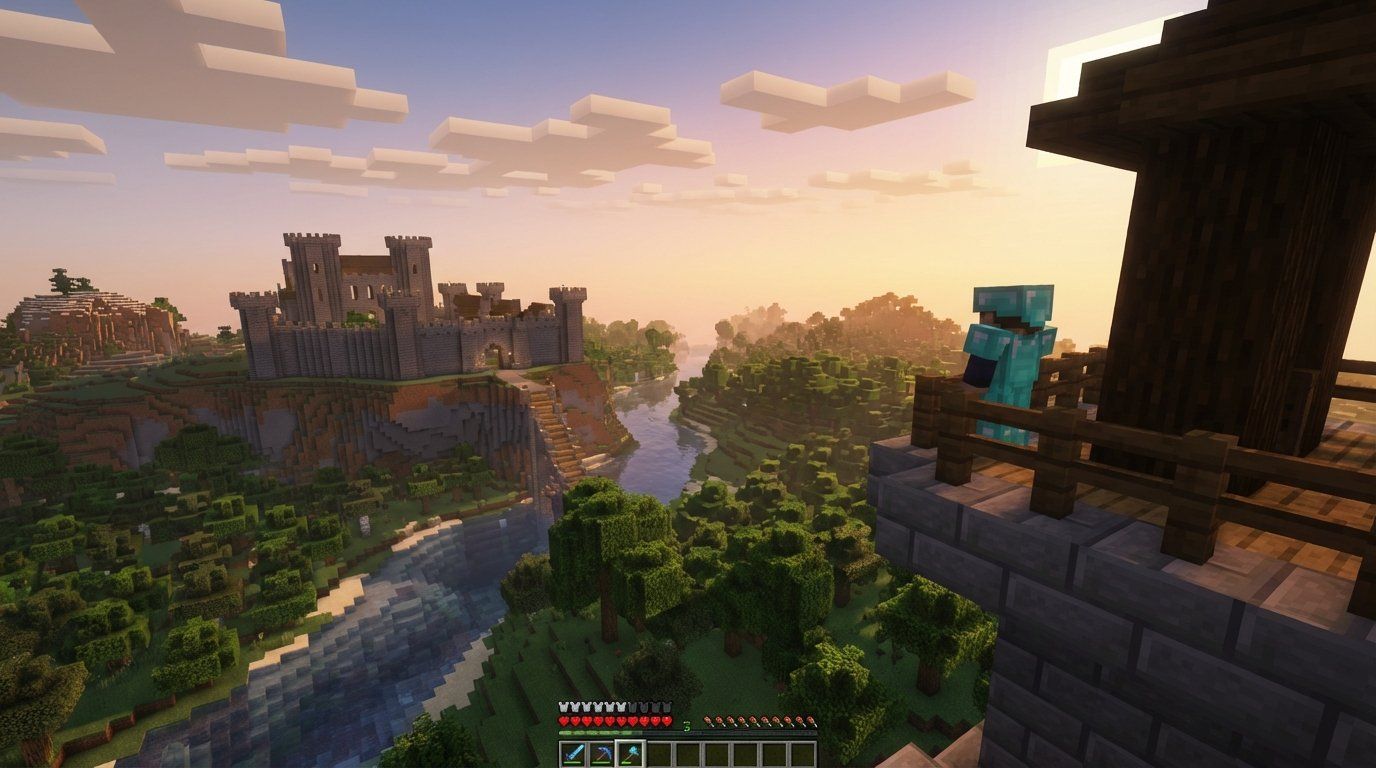
Task: Click the rightmost darkened armor icon
Action: click(666, 706)
